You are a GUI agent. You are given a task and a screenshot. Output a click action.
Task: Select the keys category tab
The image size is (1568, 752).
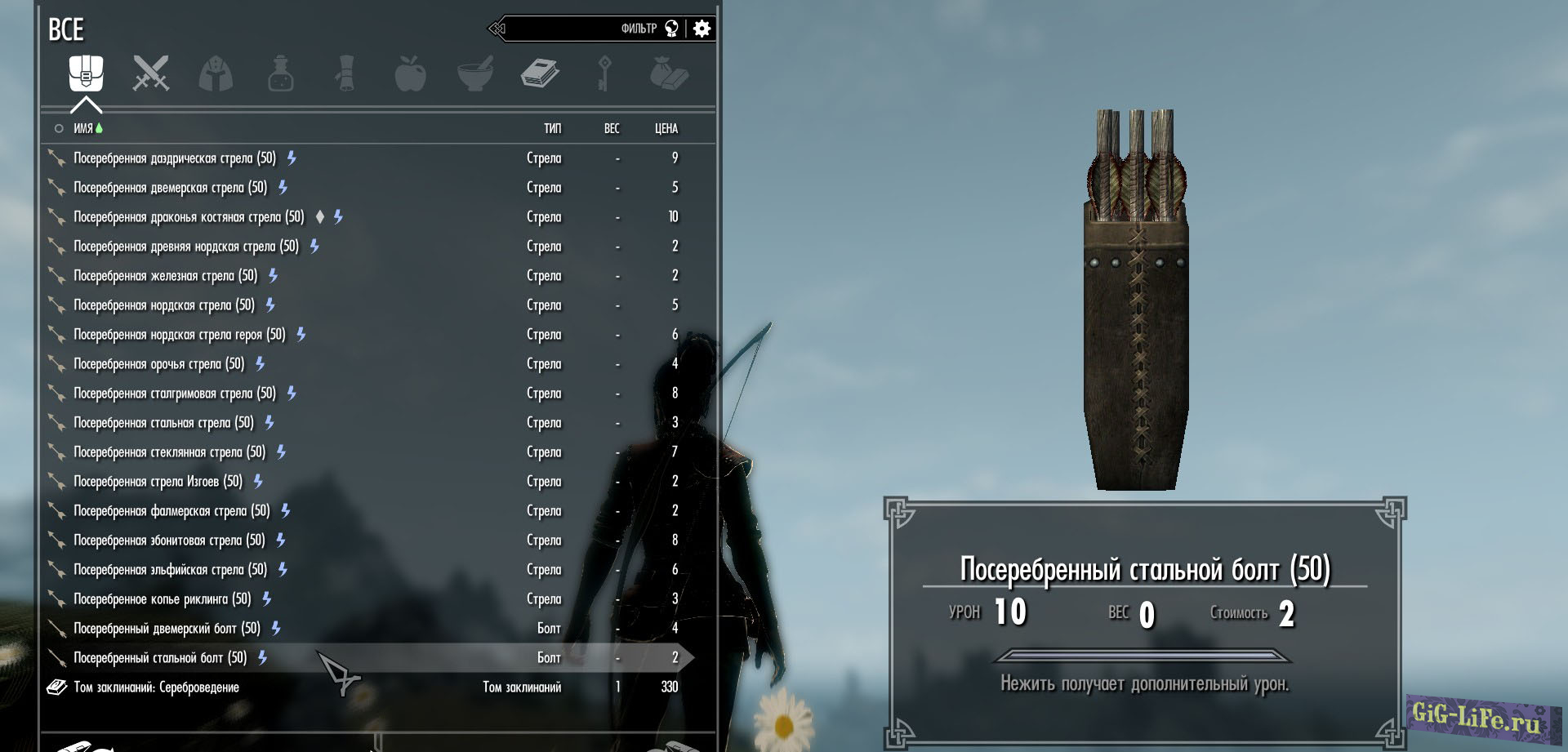[604, 73]
